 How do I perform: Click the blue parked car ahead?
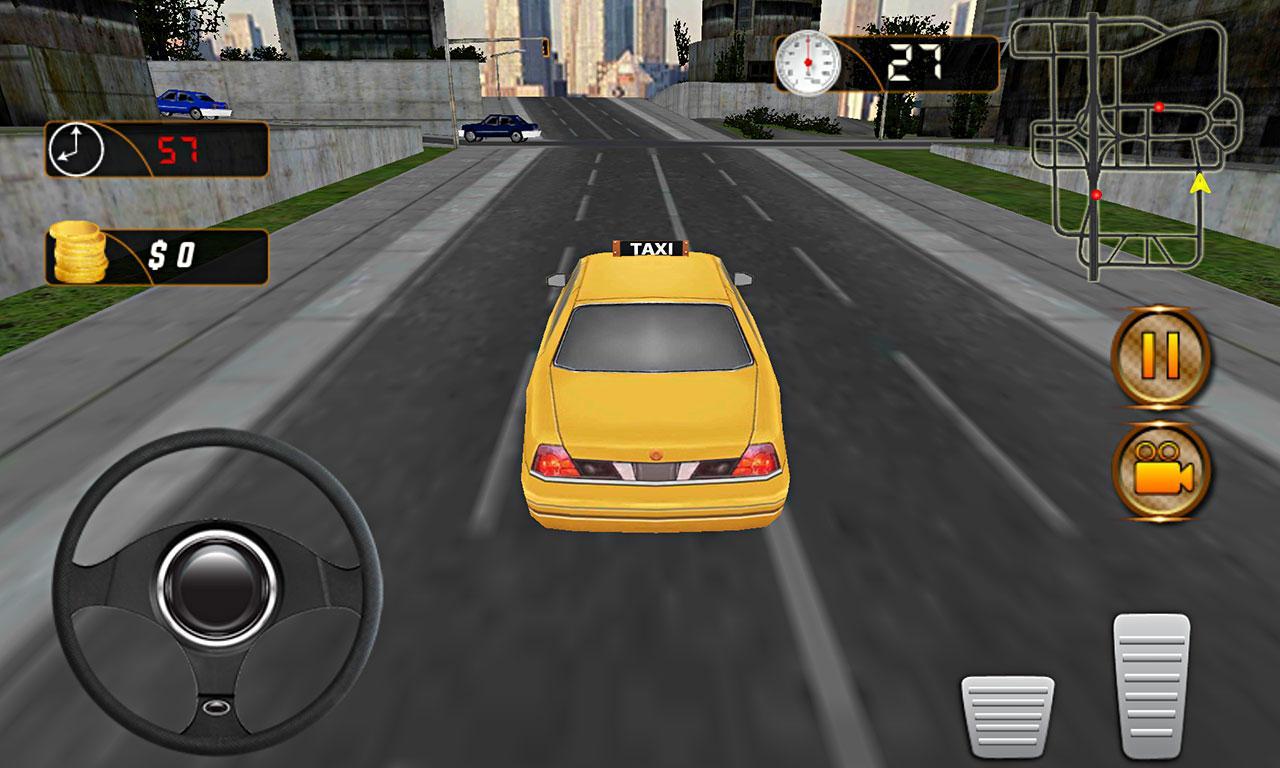click(500, 128)
